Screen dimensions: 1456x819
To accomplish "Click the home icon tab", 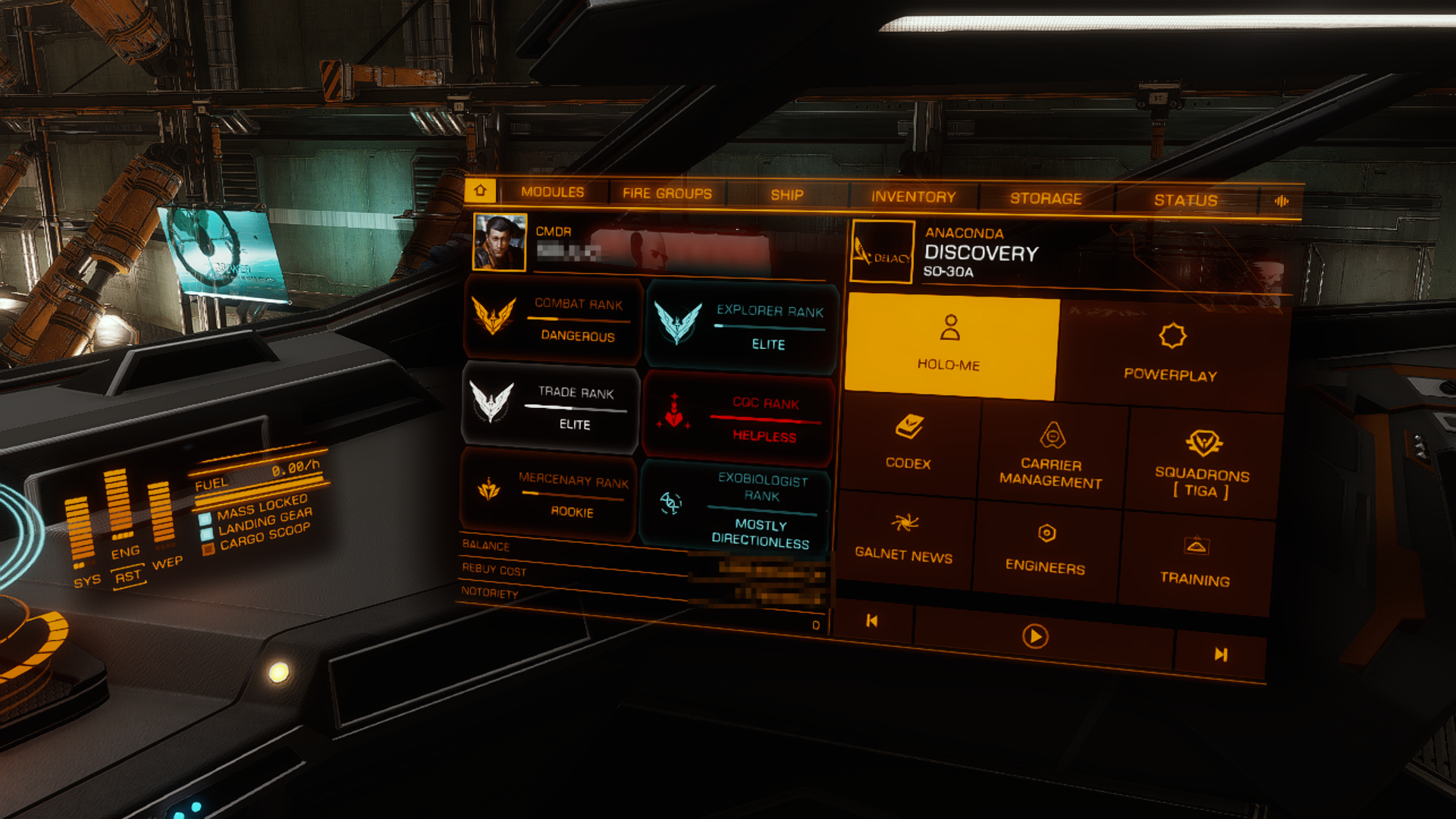I will [x=480, y=190].
